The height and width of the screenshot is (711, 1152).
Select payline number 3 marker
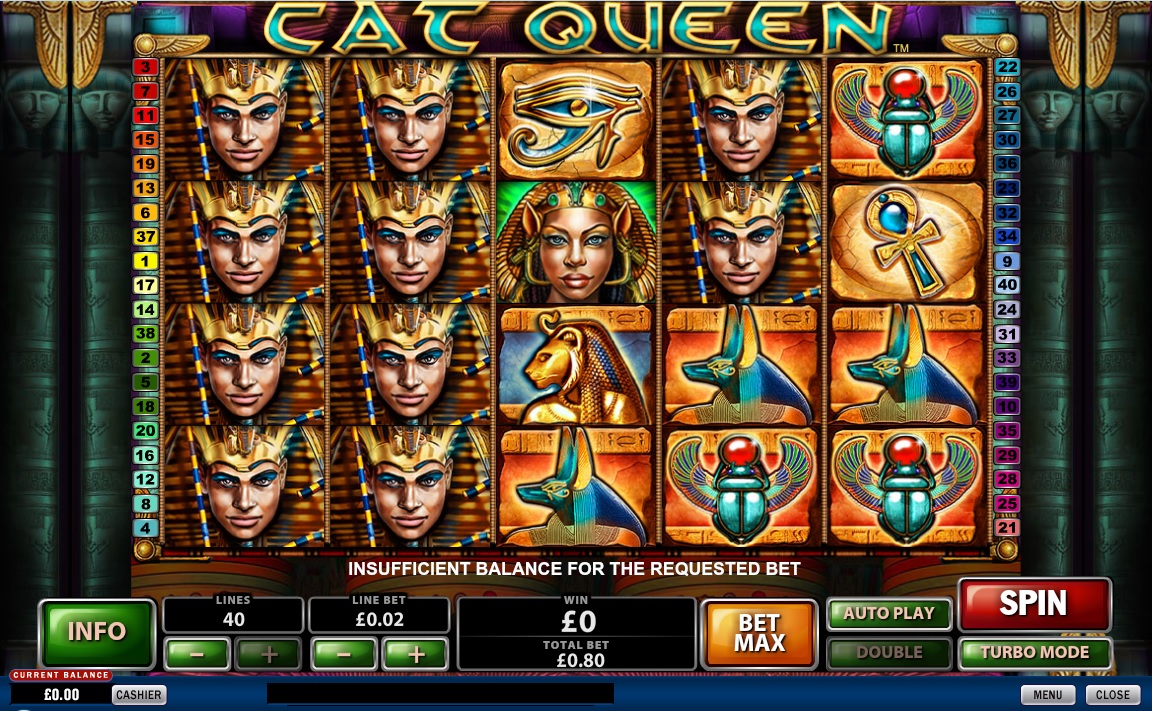146,67
